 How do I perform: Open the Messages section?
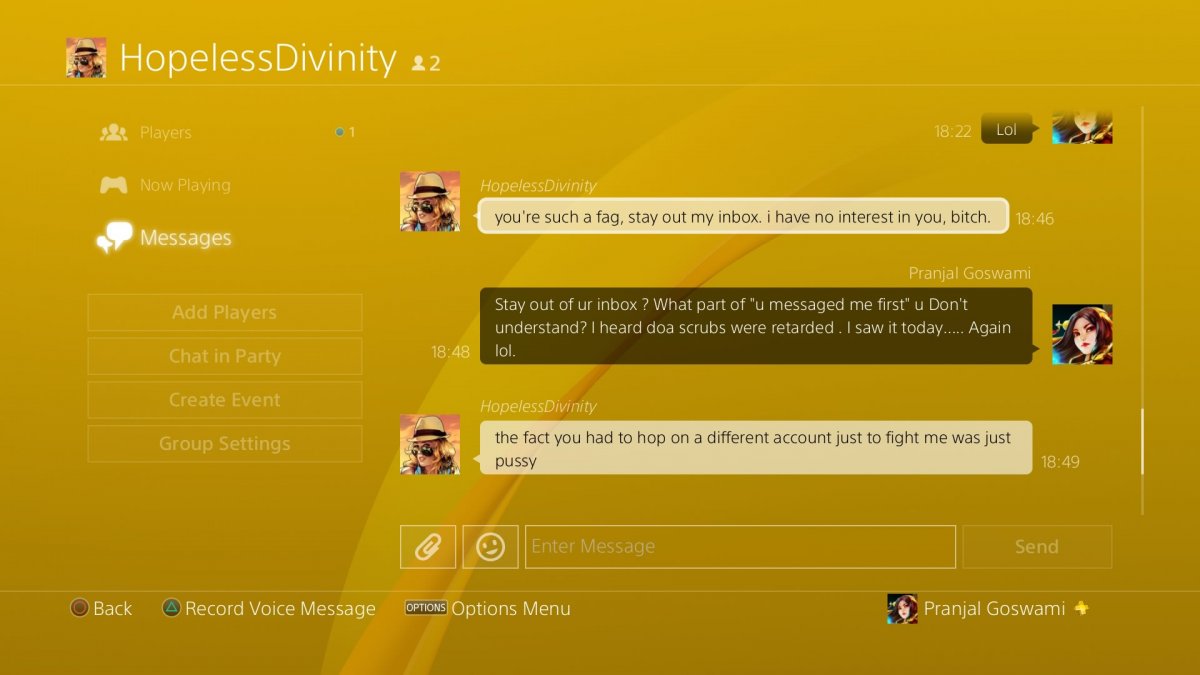(x=185, y=238)
